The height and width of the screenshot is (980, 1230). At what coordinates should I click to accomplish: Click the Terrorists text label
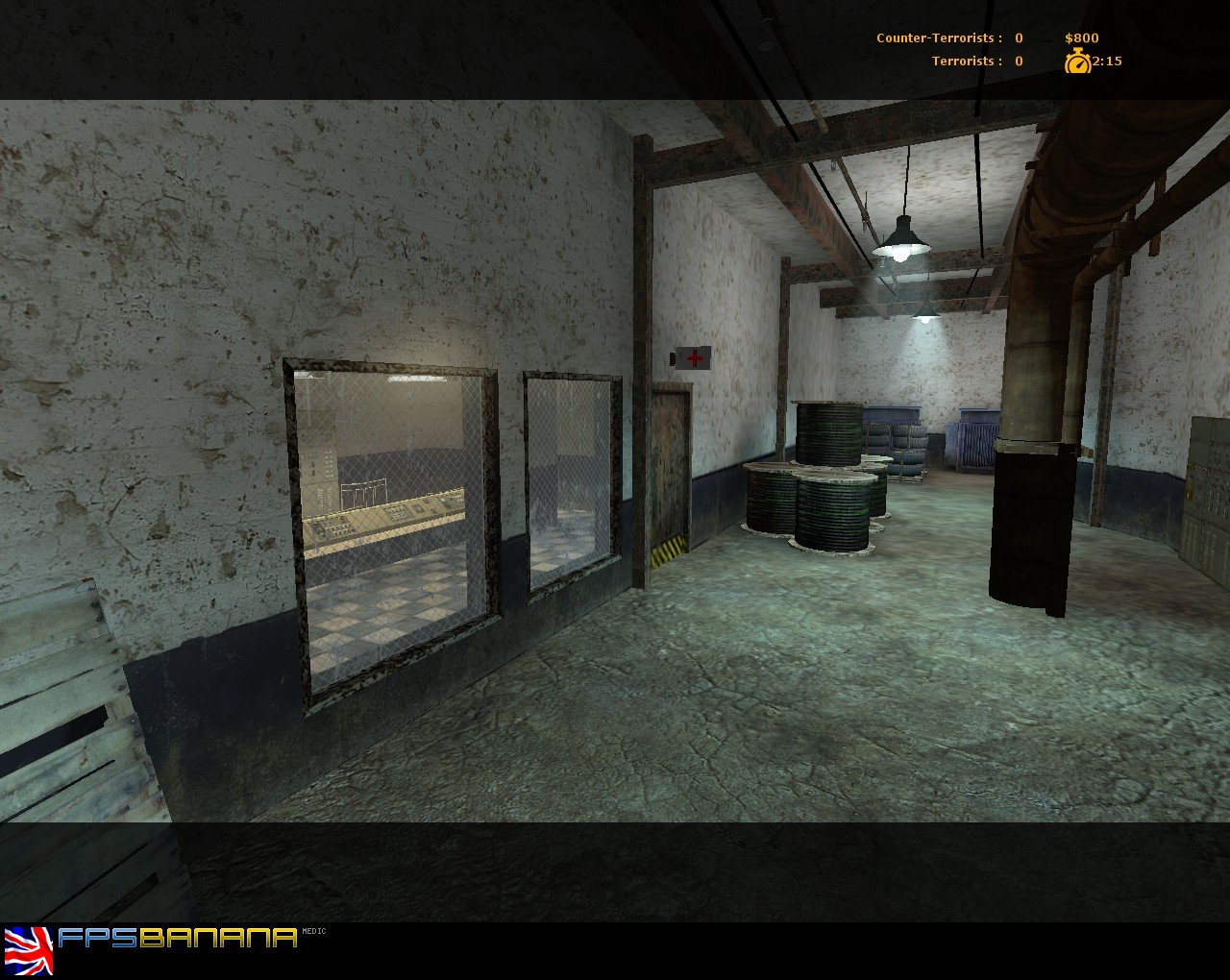click(x=964, y=61)
